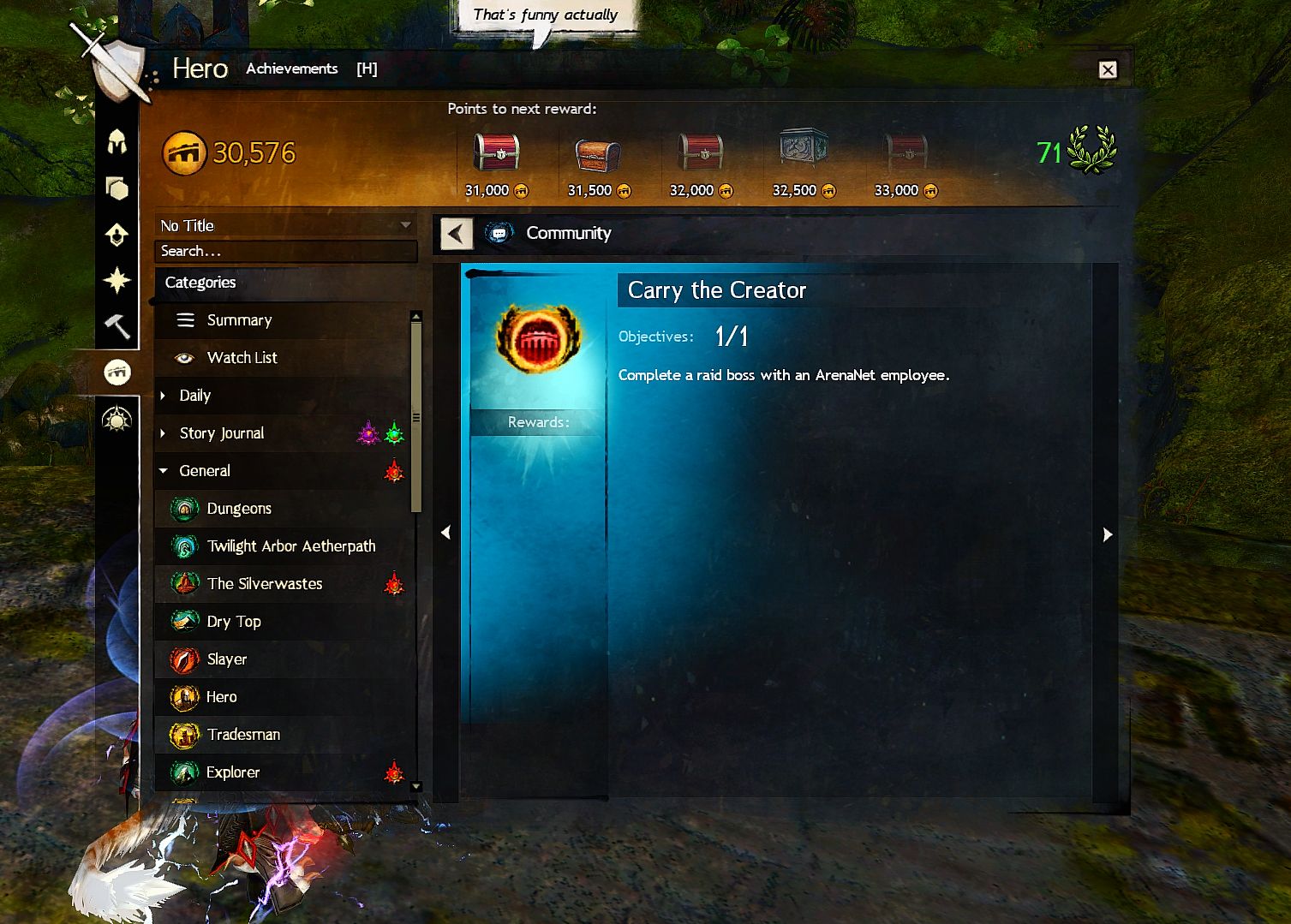Click inside the achievement search field

coord(284,250)
